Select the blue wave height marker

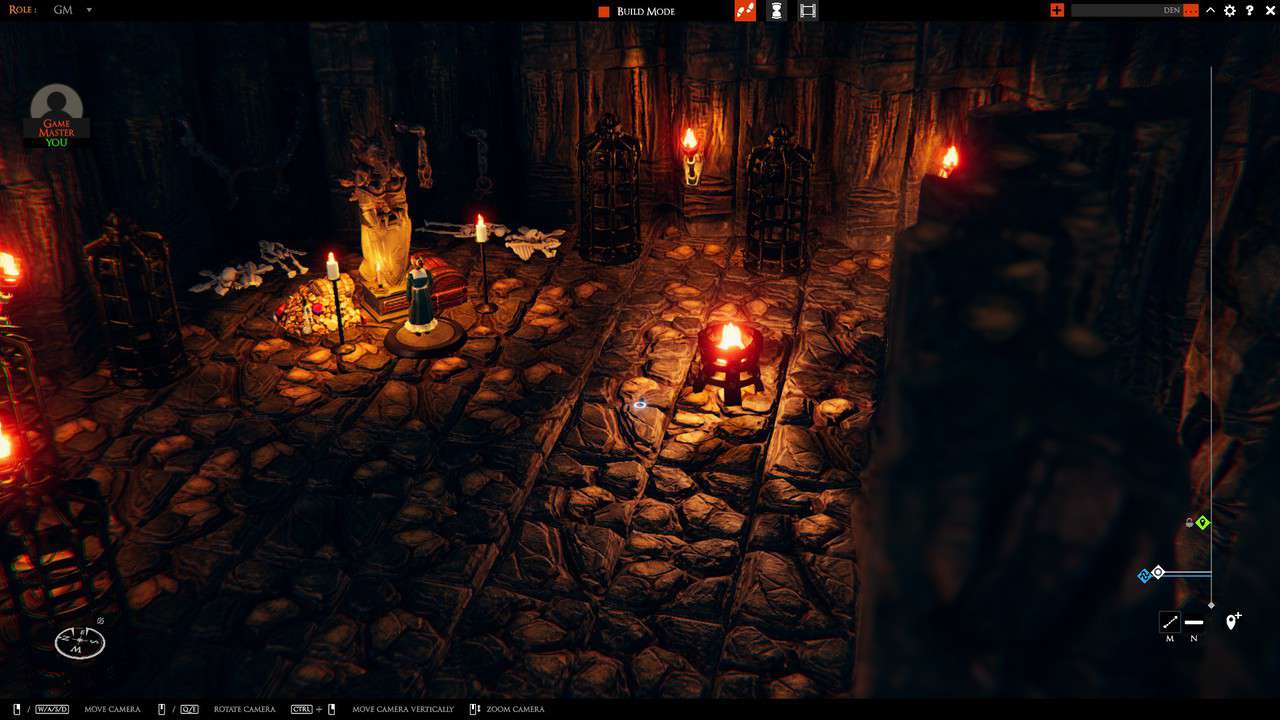pos(1144,575)
